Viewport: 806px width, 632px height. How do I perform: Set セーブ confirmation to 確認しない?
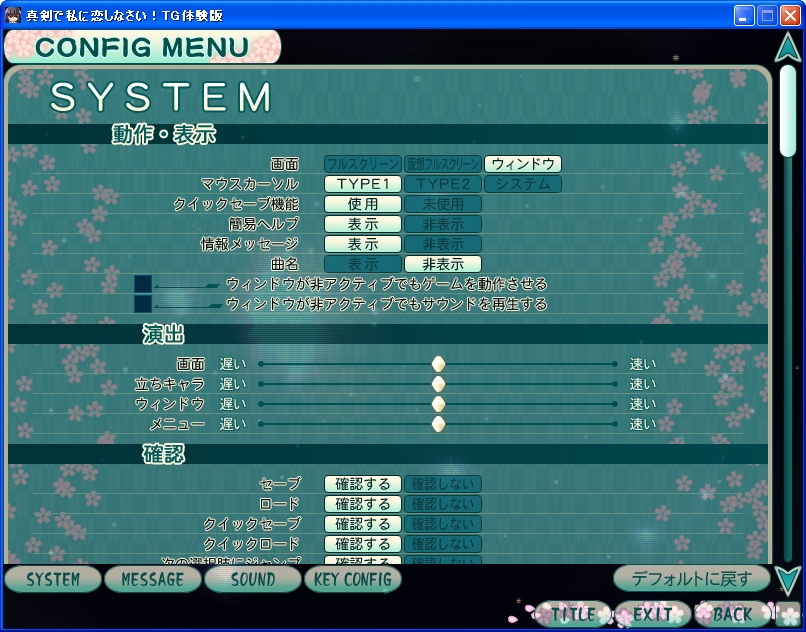pos(442,484)
